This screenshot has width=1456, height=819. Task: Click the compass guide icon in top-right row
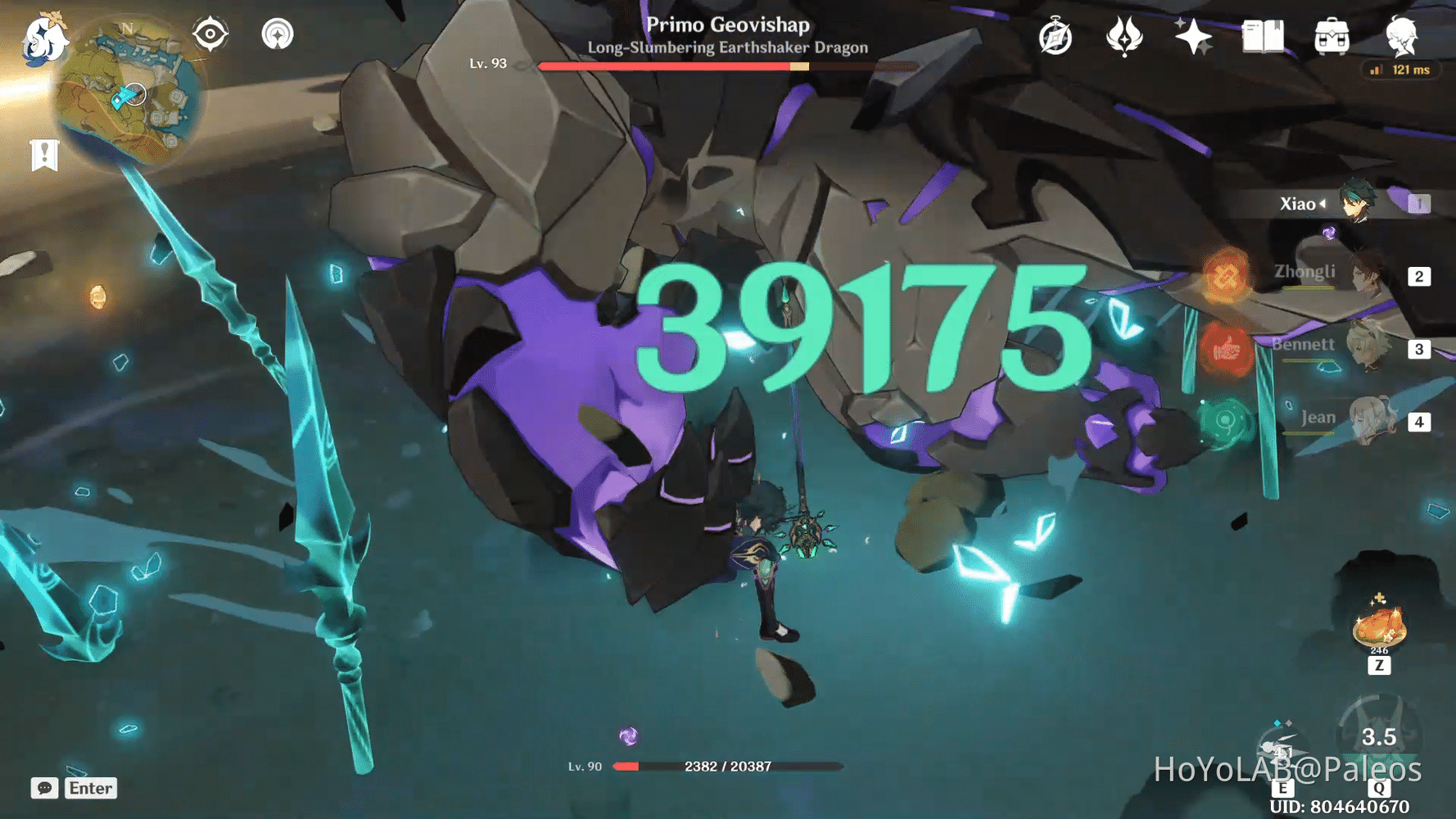(1056, 37)
